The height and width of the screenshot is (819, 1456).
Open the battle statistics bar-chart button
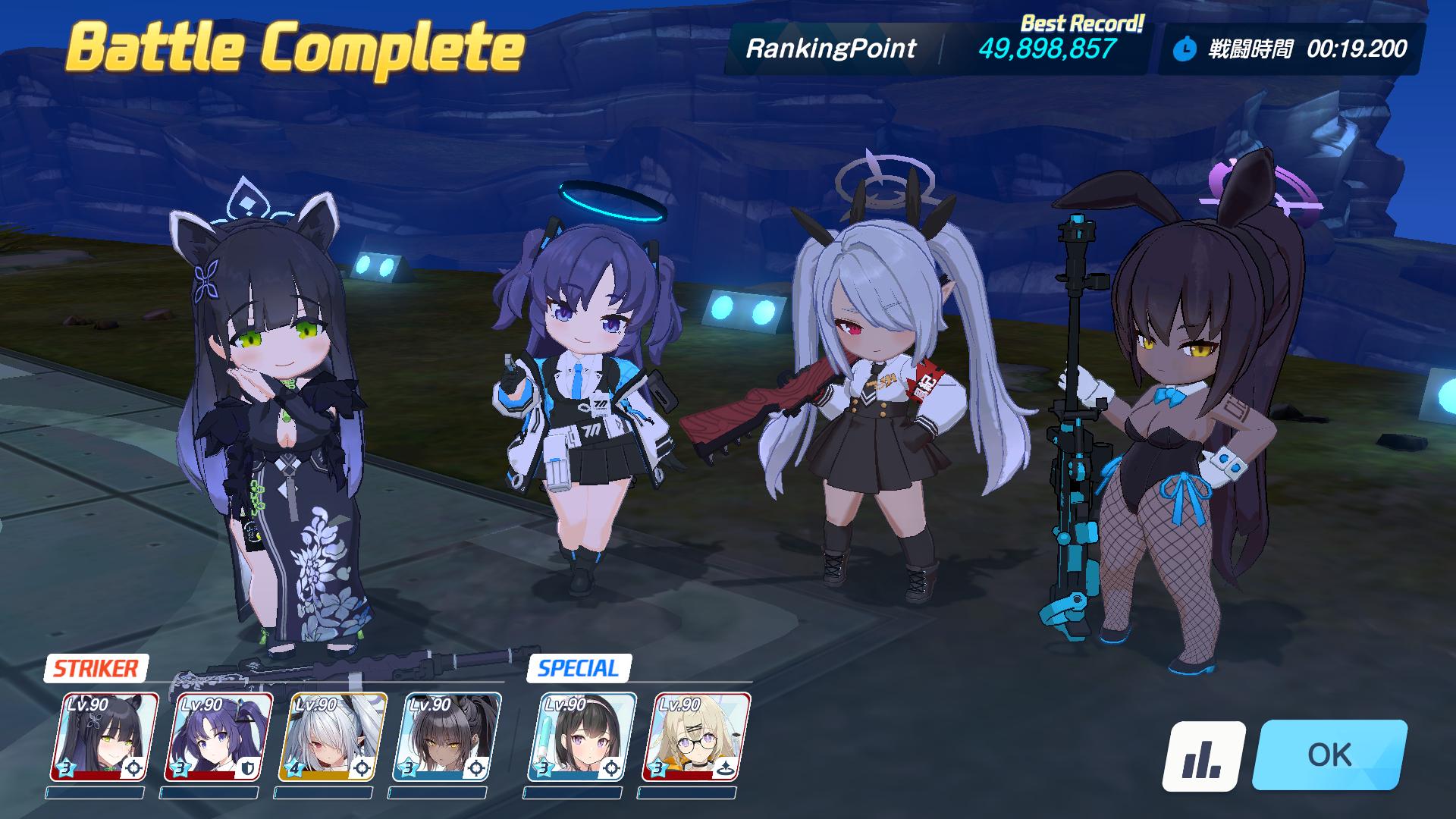pyautogui.click(x=1203, y=755)
